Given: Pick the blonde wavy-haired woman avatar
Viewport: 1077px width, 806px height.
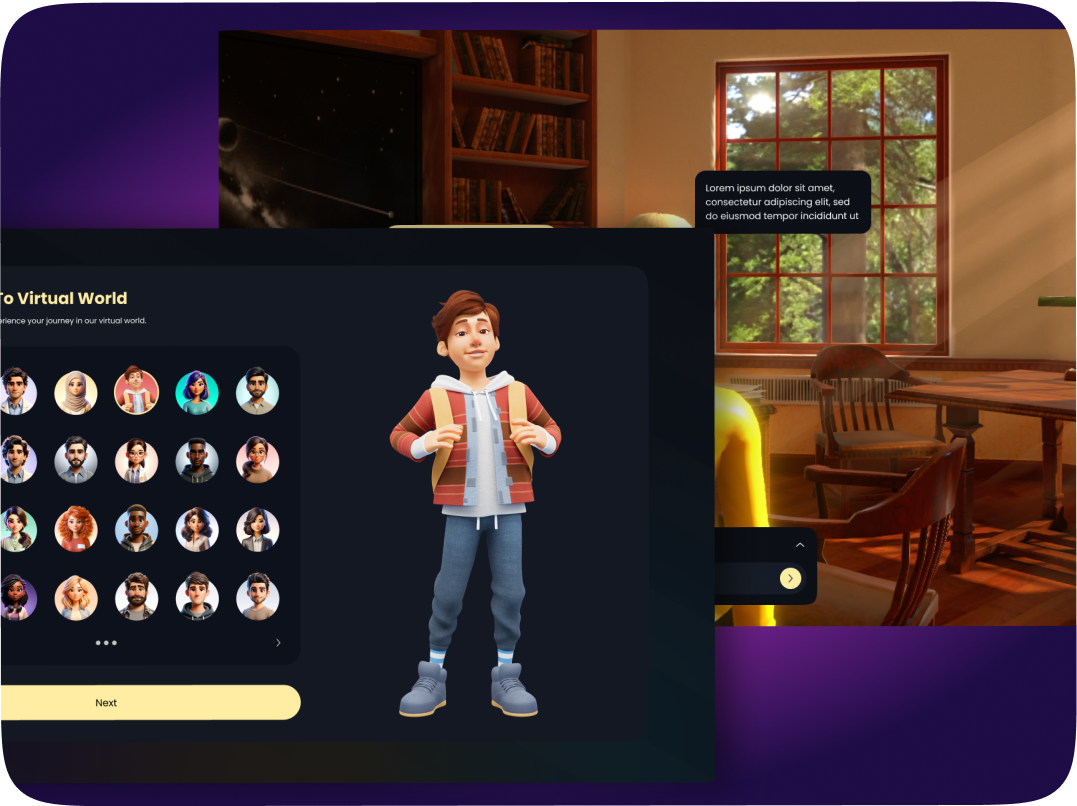Looking at the screenshot, I should pos(76,598).
